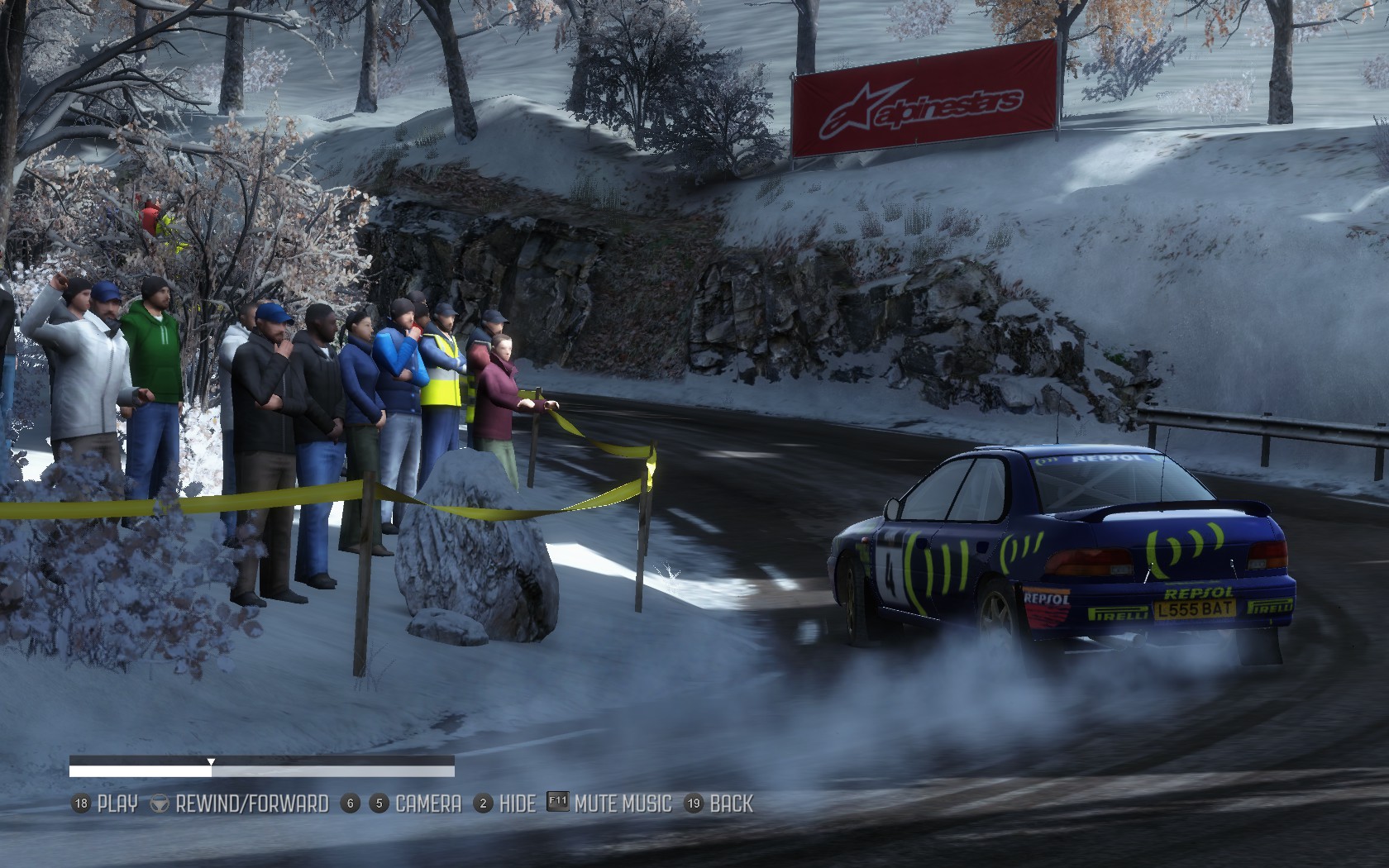This screenshot has height=868, width=1389.
Task: Hide the replay interface with HIDE
Action: click(x=517, y=804)
